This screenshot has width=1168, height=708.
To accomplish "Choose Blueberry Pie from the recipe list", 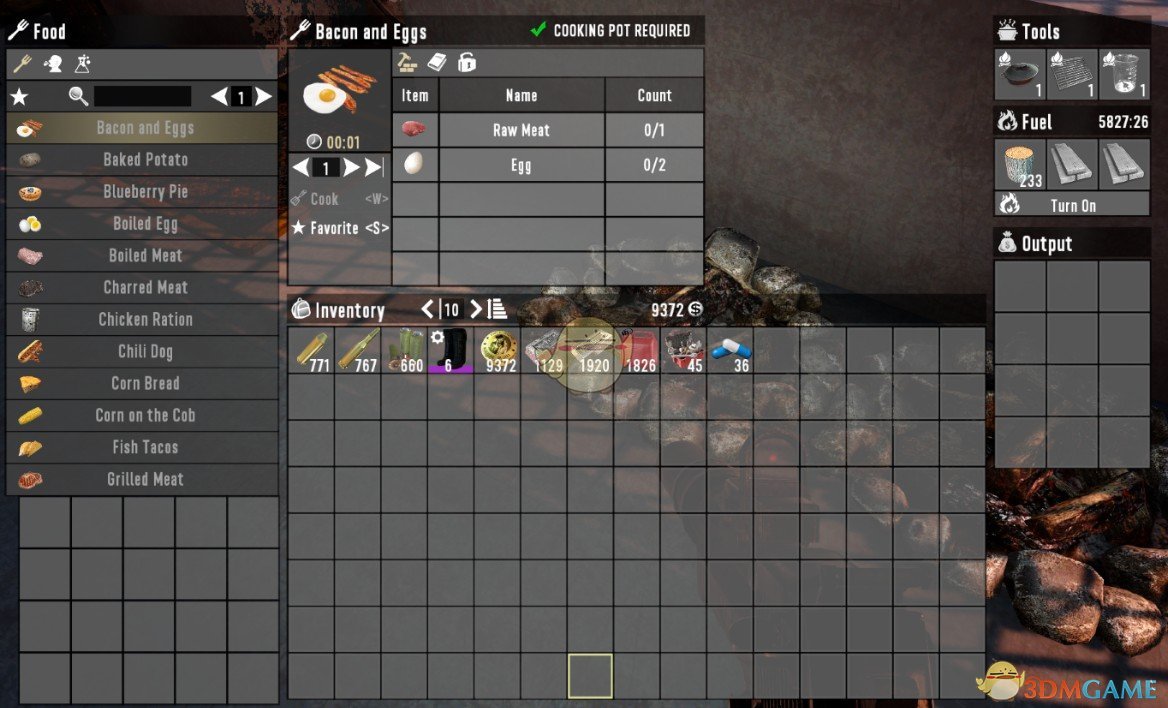I will coord(145,192).
